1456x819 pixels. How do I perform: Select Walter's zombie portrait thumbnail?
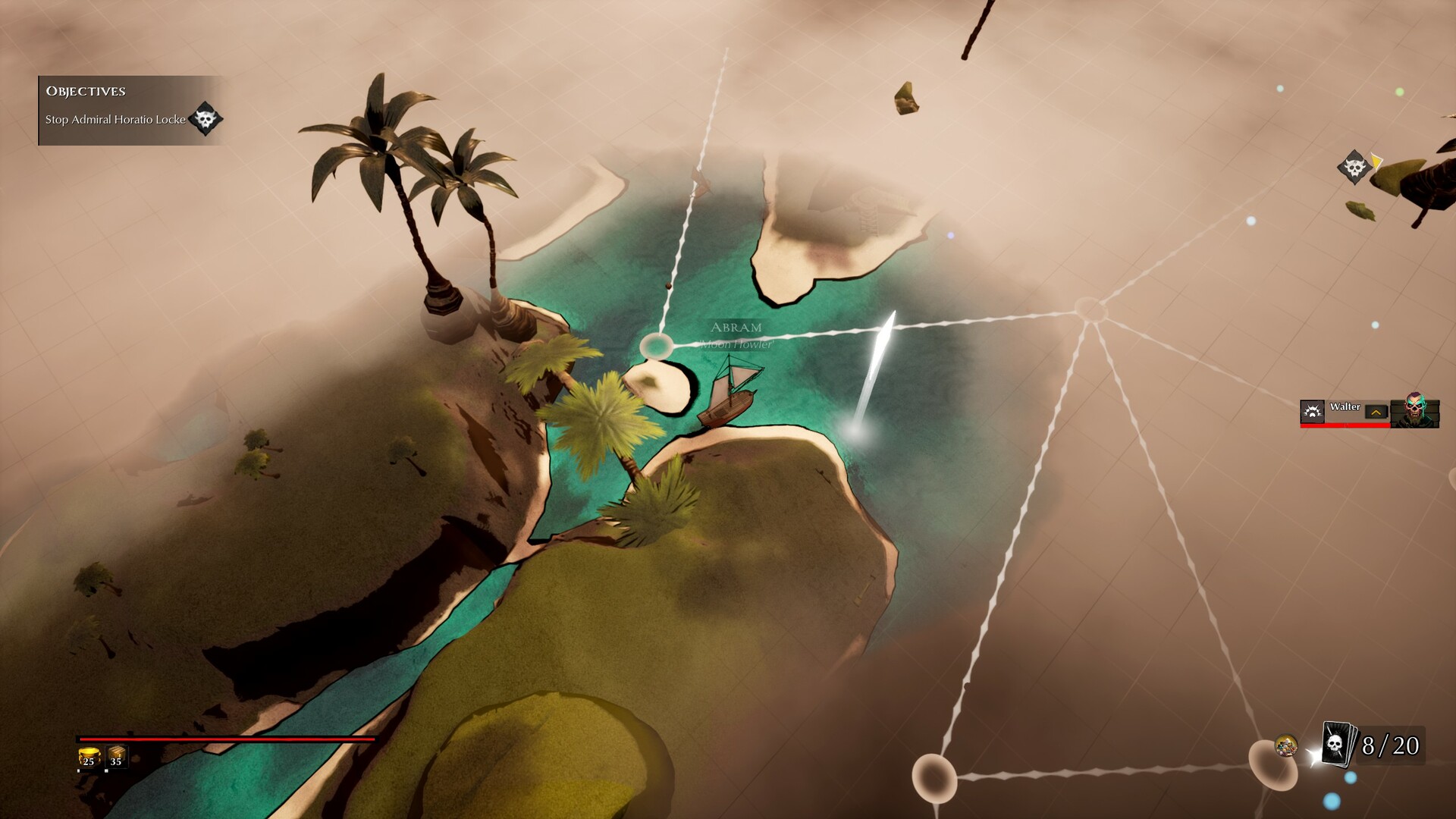pos(1414,411)
